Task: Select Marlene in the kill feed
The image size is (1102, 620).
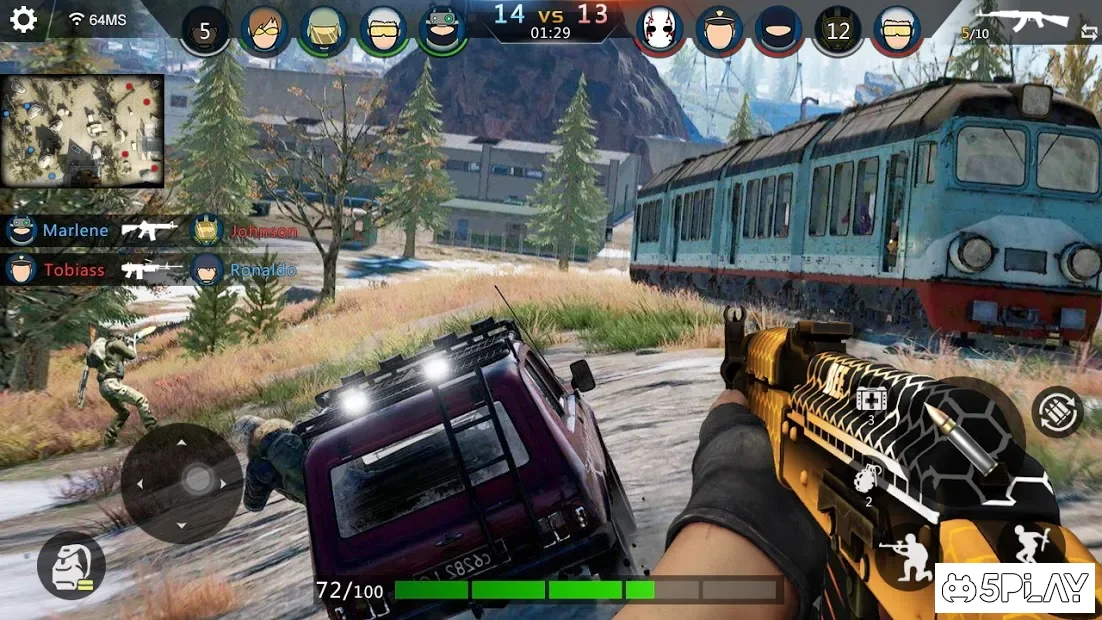Action: pyautogui.click(x=75, y=231)
